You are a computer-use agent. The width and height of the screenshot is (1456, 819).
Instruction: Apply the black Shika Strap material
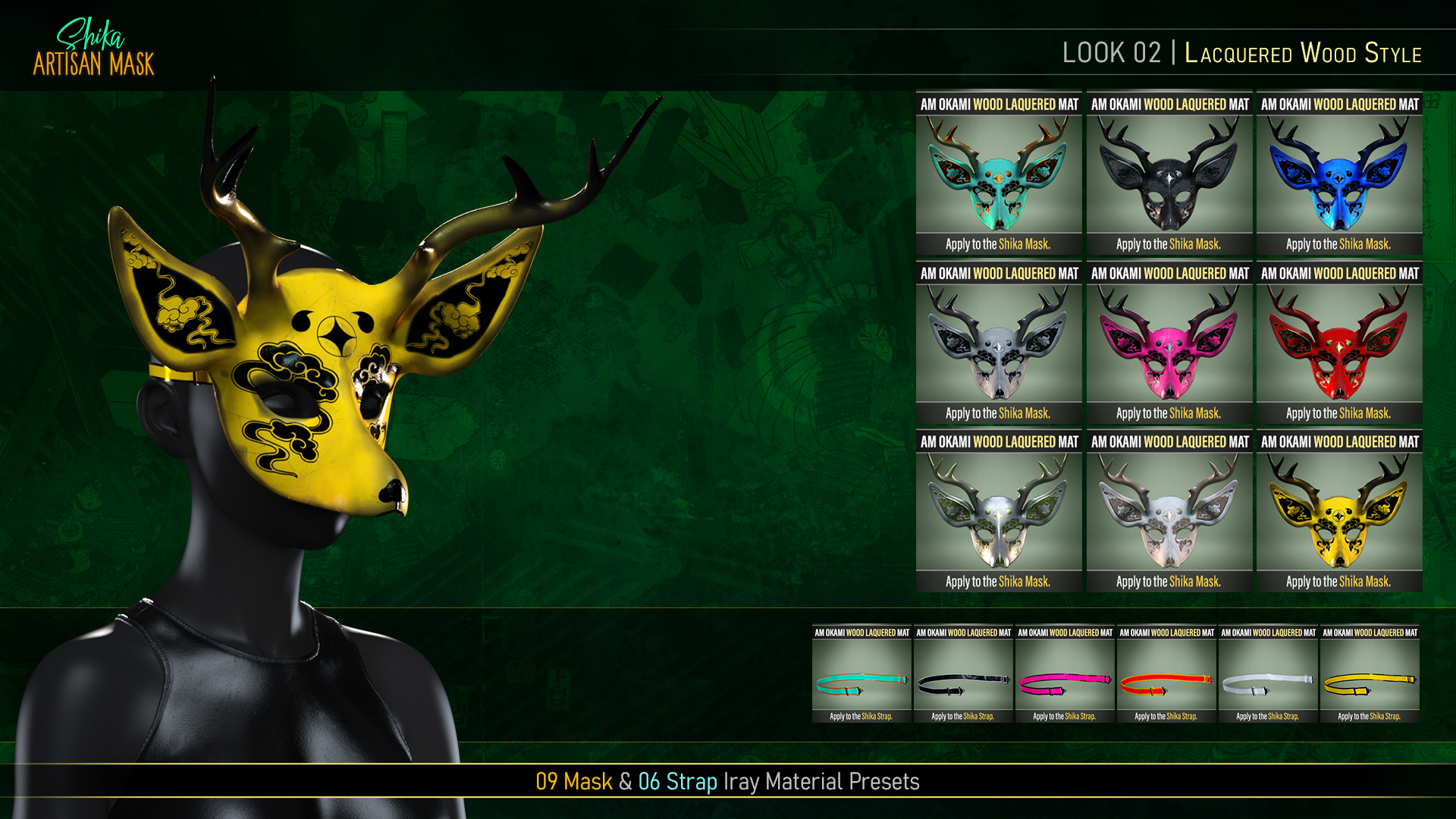(963, 674)
